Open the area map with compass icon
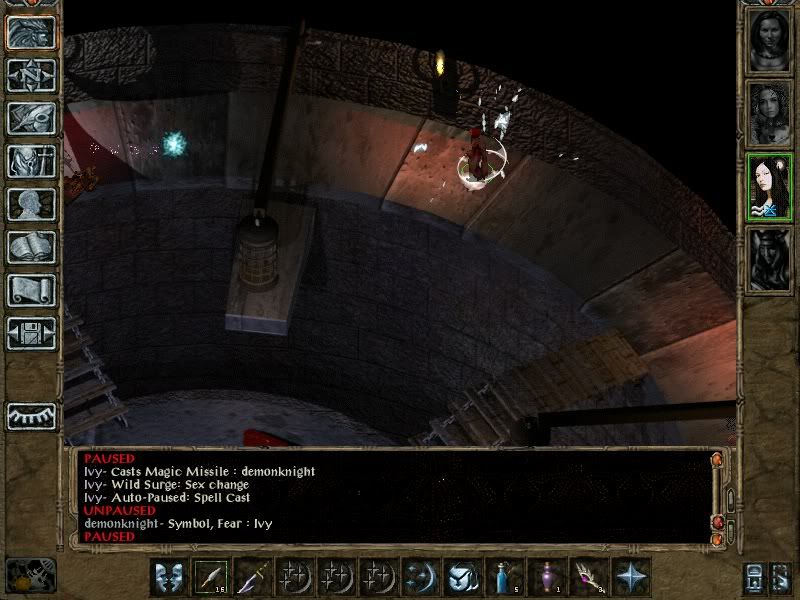Viewport: 800px width, 600px height. [x=31, y=75]
